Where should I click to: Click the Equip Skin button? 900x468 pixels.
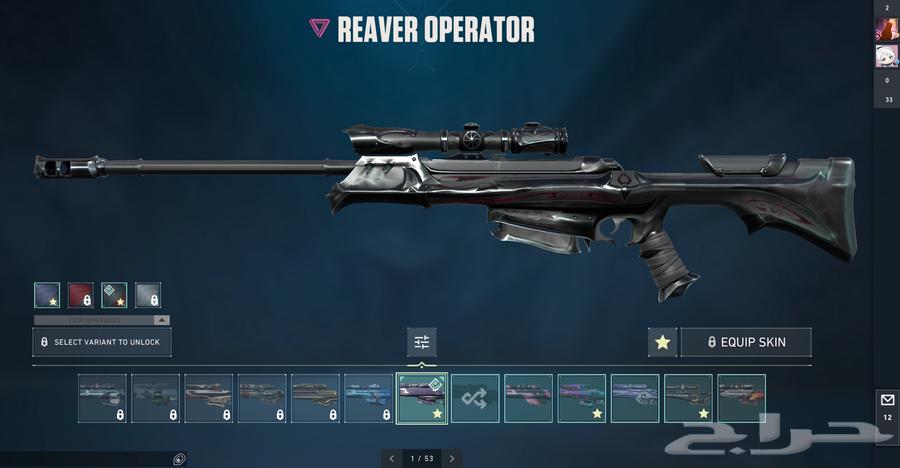[746, 342]
